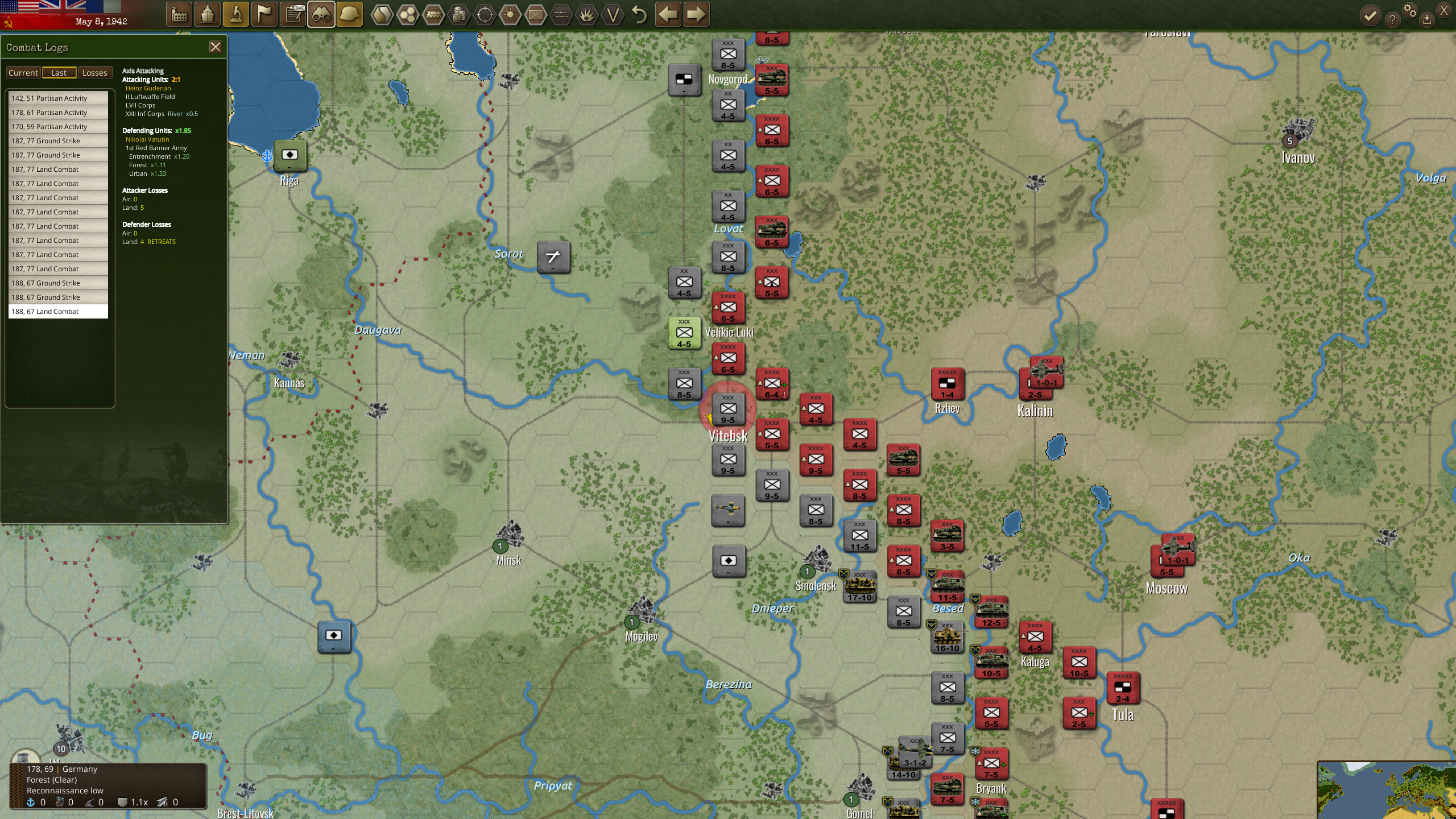Close the Combat Logs panel
Viewport: 1456px width, 819px height.
pos(216,47)
